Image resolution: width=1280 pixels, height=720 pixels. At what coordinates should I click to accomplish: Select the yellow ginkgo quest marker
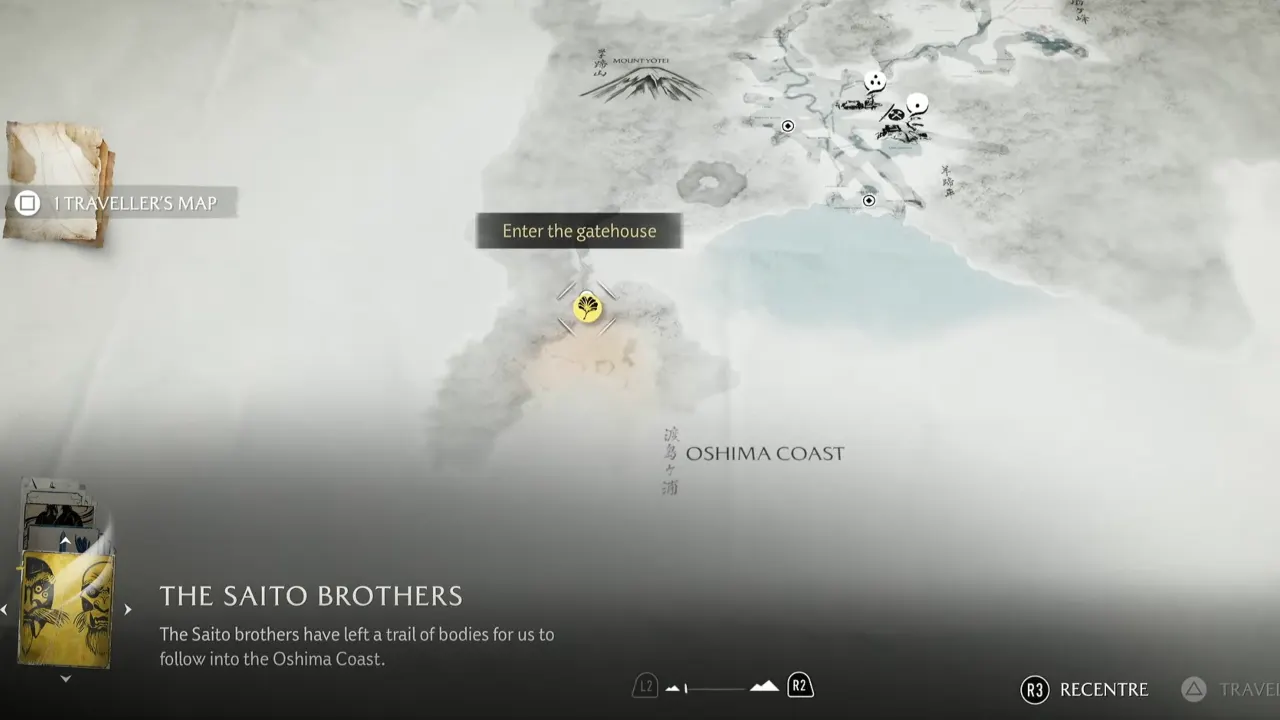tap(588, 307)
